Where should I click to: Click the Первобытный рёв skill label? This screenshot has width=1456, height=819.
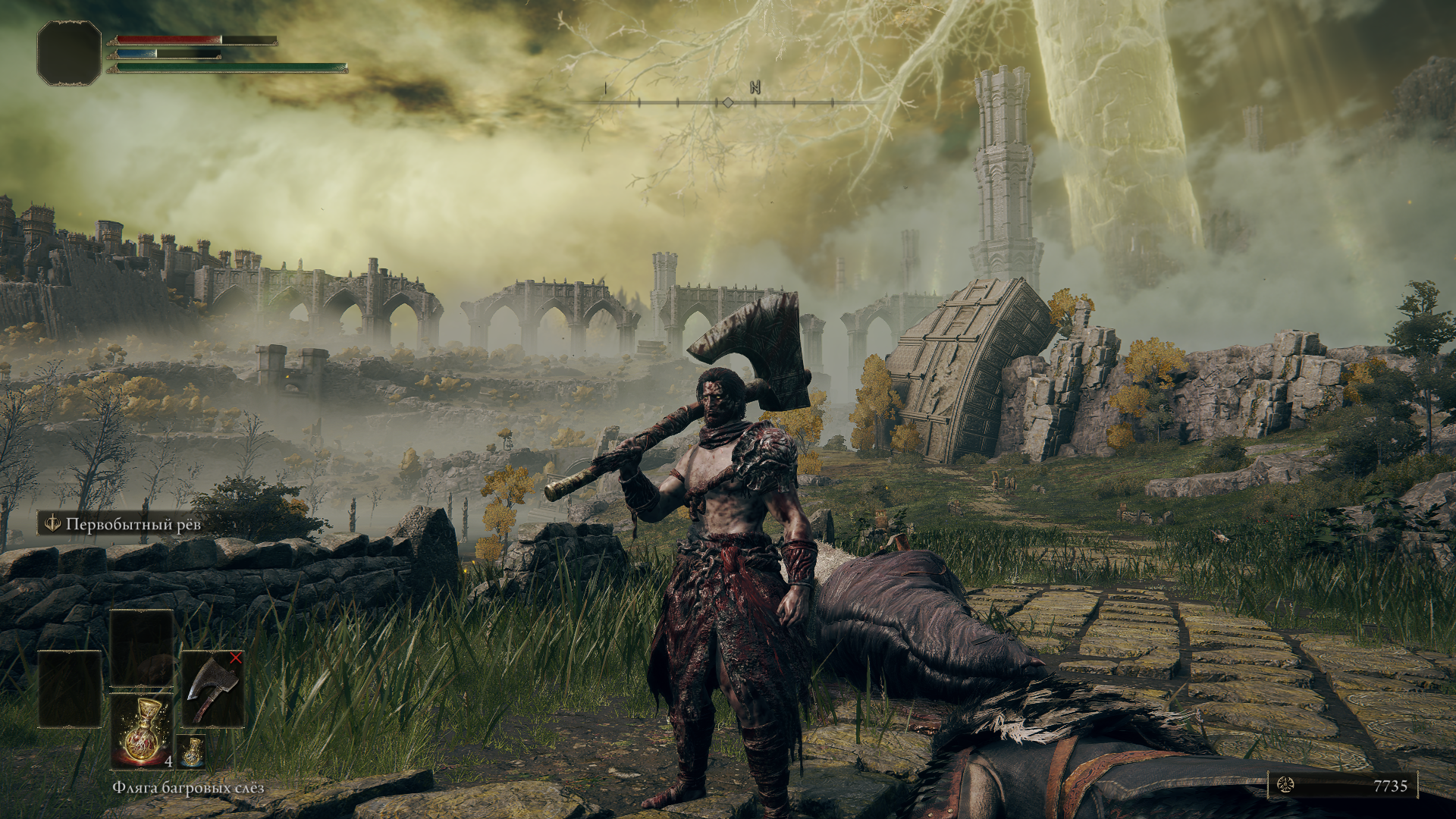[133, 524]
